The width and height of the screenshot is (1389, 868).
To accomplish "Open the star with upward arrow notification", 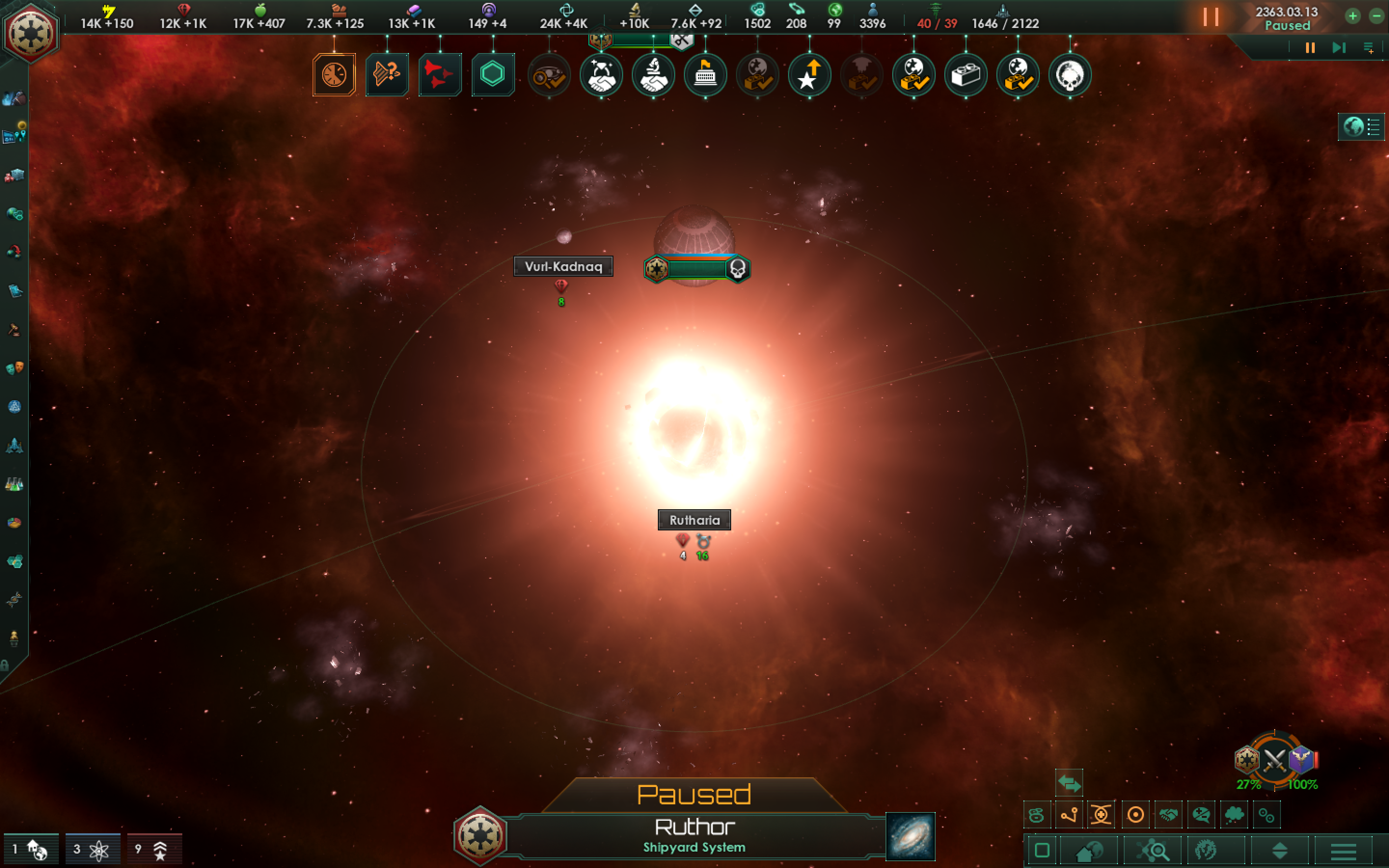I will coord(809,75).
